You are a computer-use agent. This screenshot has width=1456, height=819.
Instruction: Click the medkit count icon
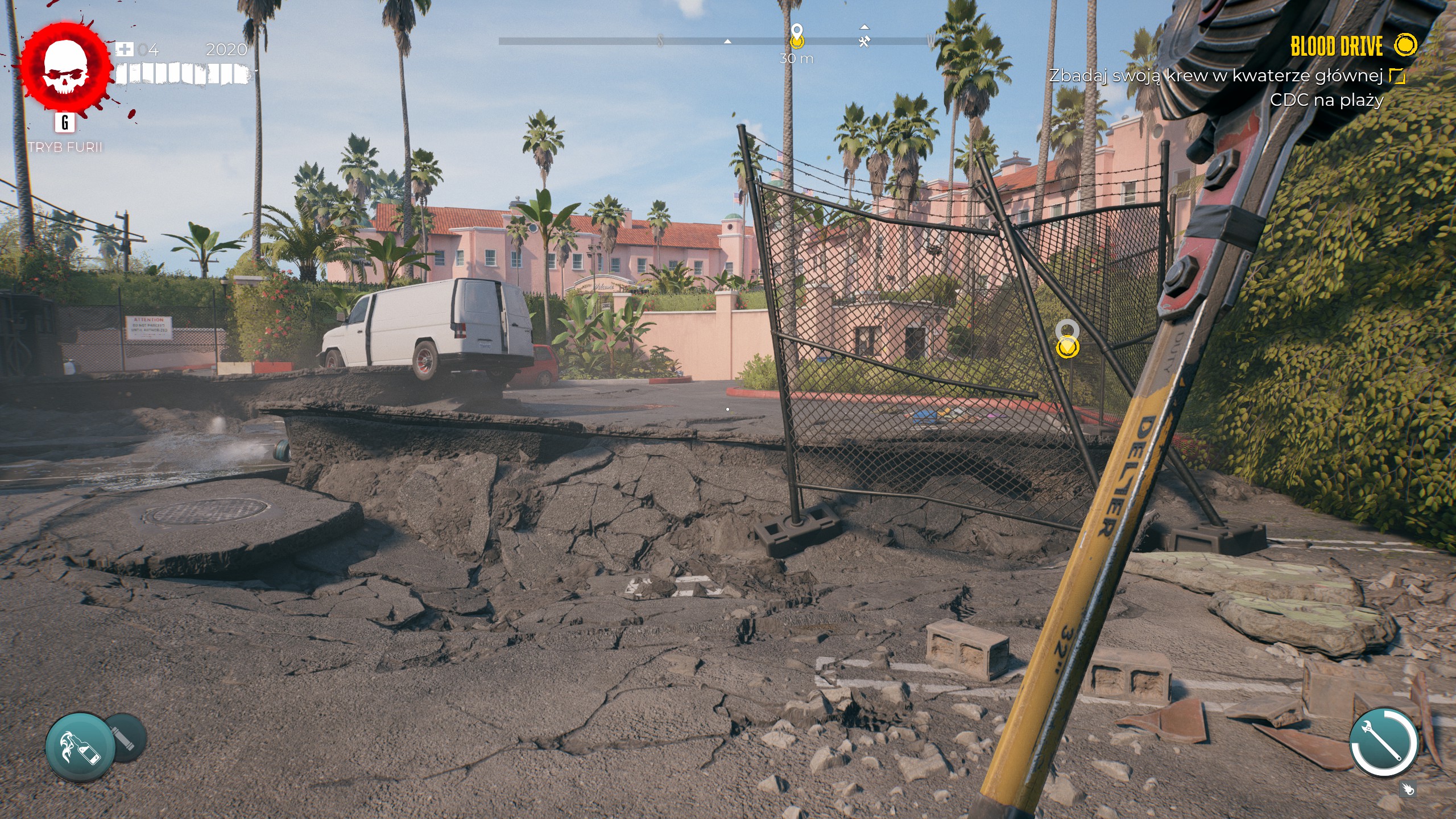tap(124, 49)
